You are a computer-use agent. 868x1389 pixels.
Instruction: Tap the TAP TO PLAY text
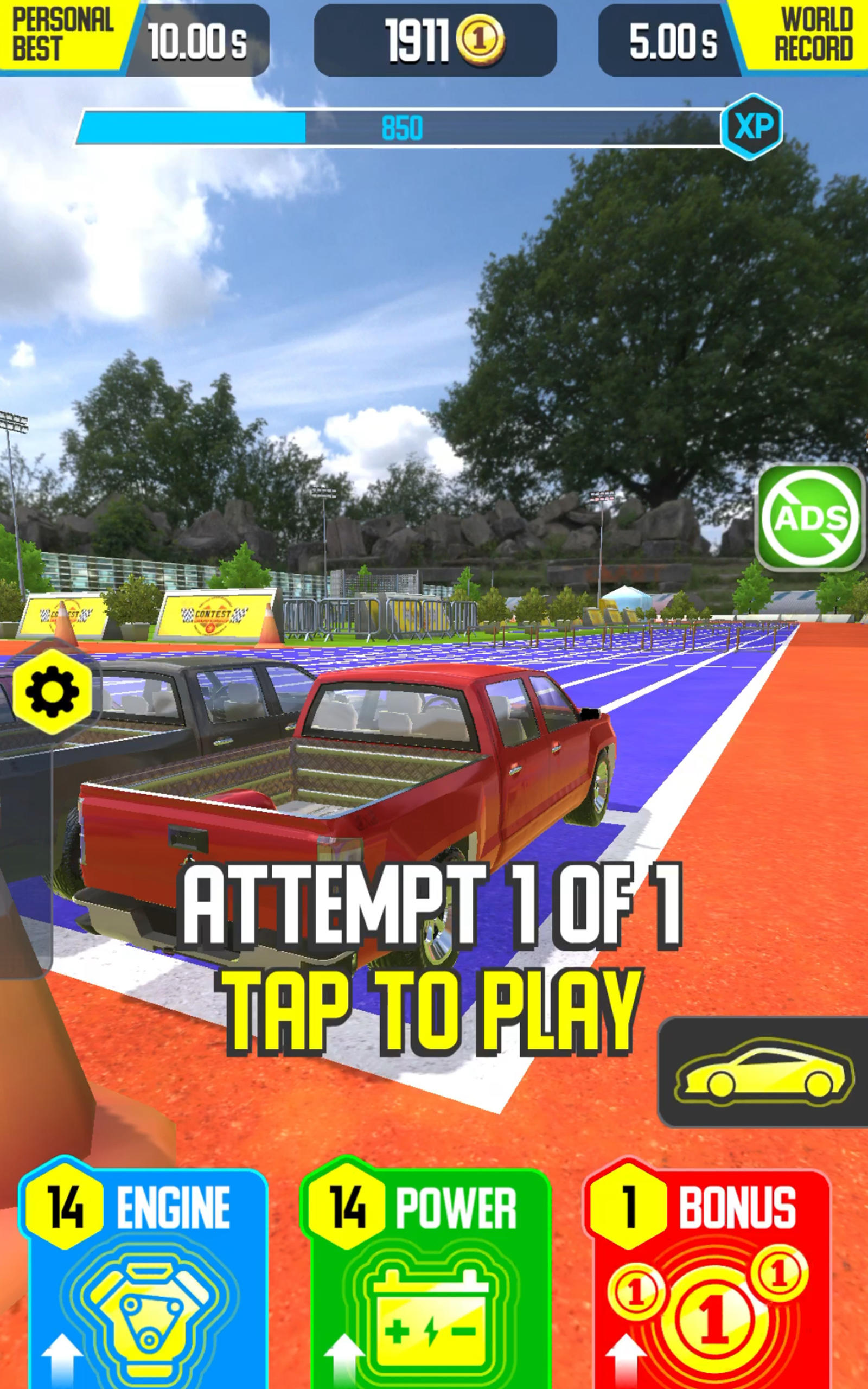click(436, 1010)
